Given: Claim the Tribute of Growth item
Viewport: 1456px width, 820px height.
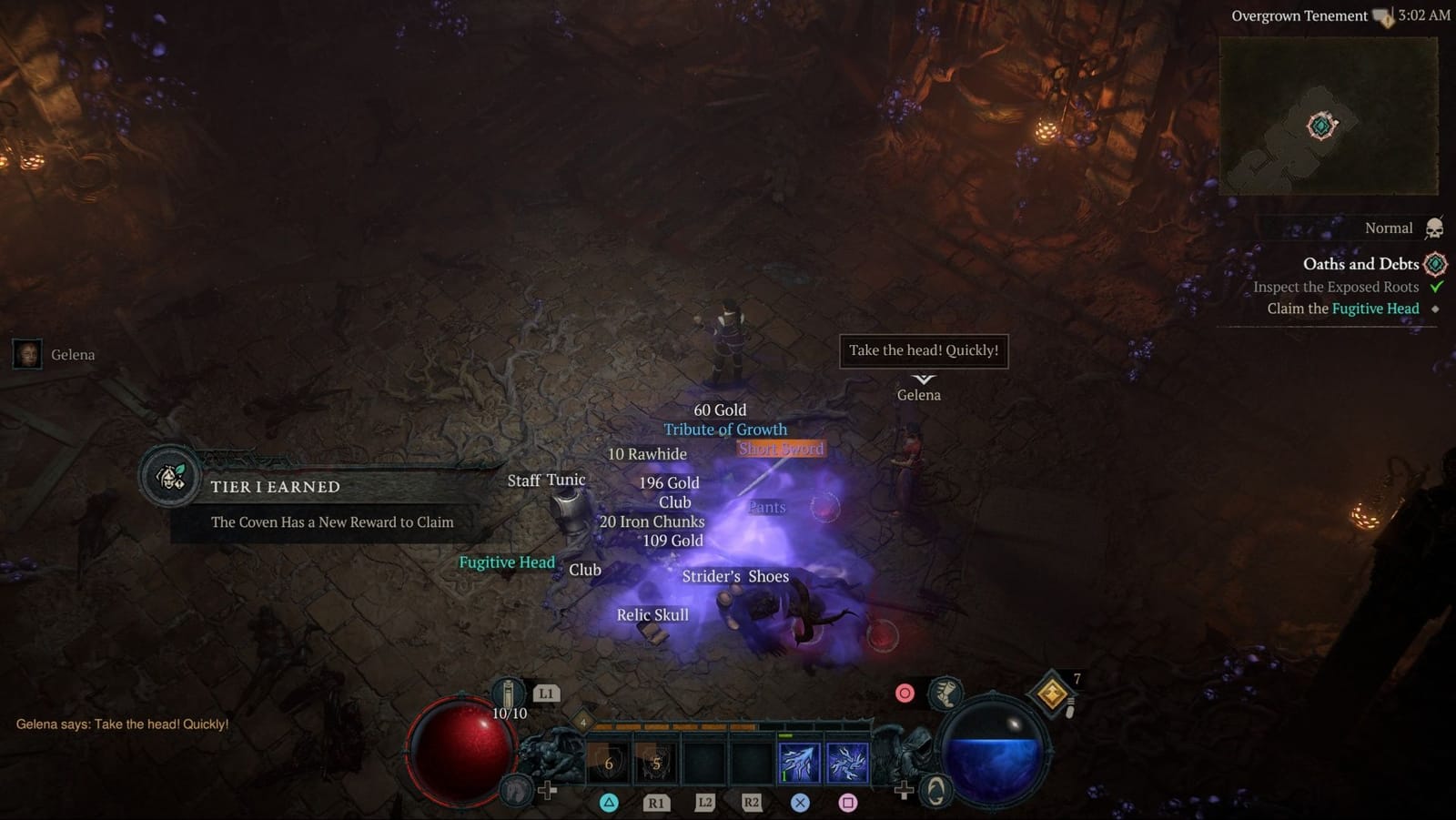Looking at the screenshot, I should point(725,429).
